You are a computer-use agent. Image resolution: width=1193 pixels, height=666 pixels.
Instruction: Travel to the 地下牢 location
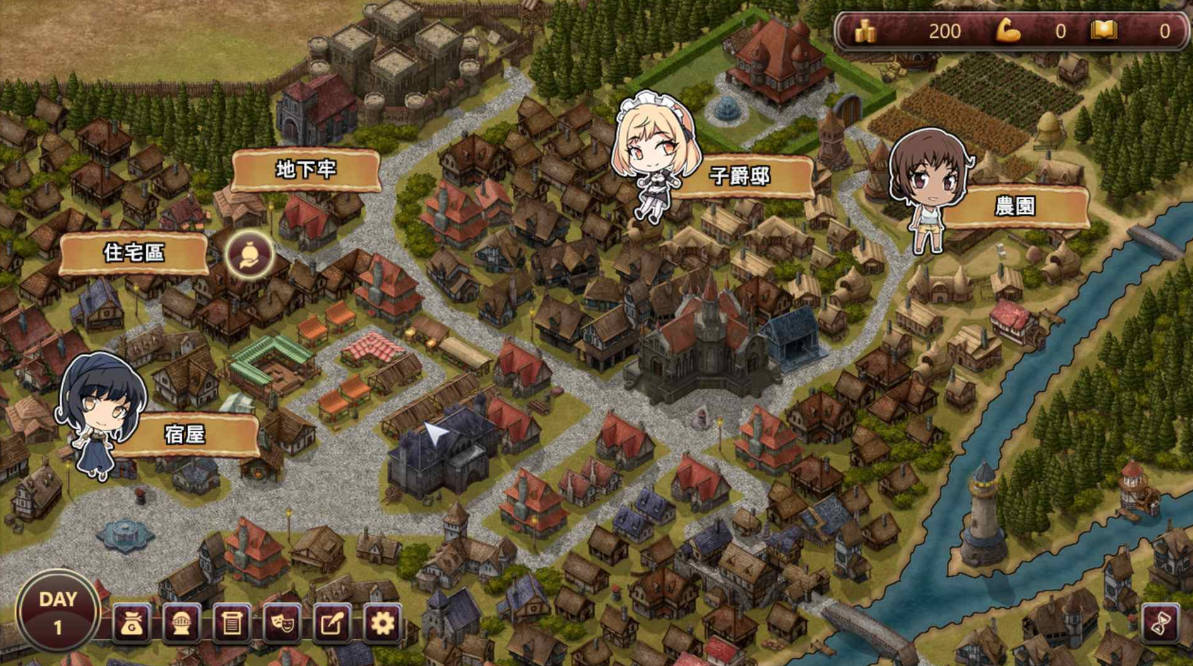point(306,171)
